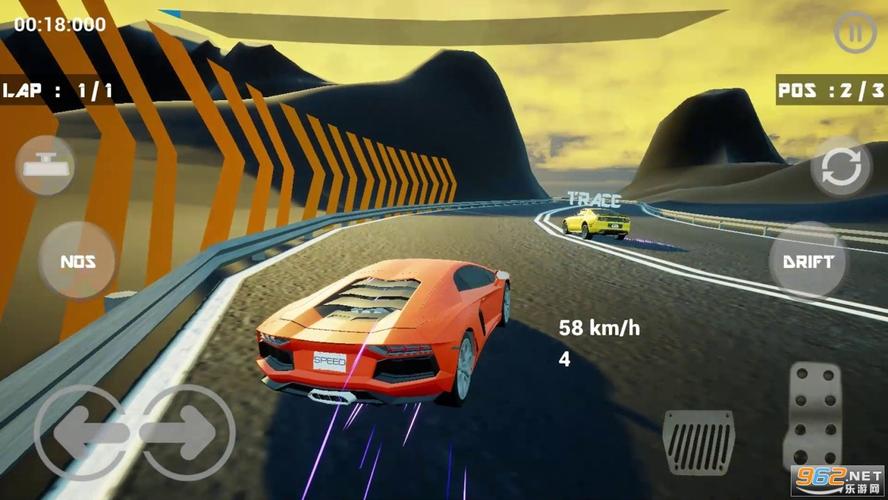Tap the DRIFT button
The height and width of the screenshot is (500, 888).
tap(808, 261)
